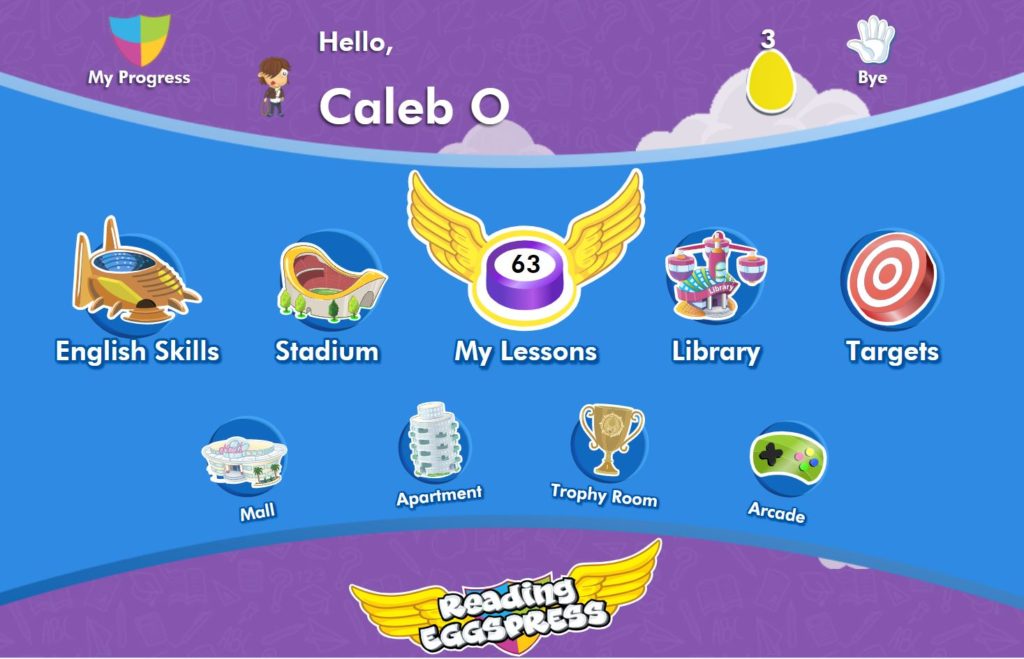Image resolution: width=1024 pixels, height=659 pixels.
Task: Go to the Mall
Action: pyautogui.click(x=244, y=458)
